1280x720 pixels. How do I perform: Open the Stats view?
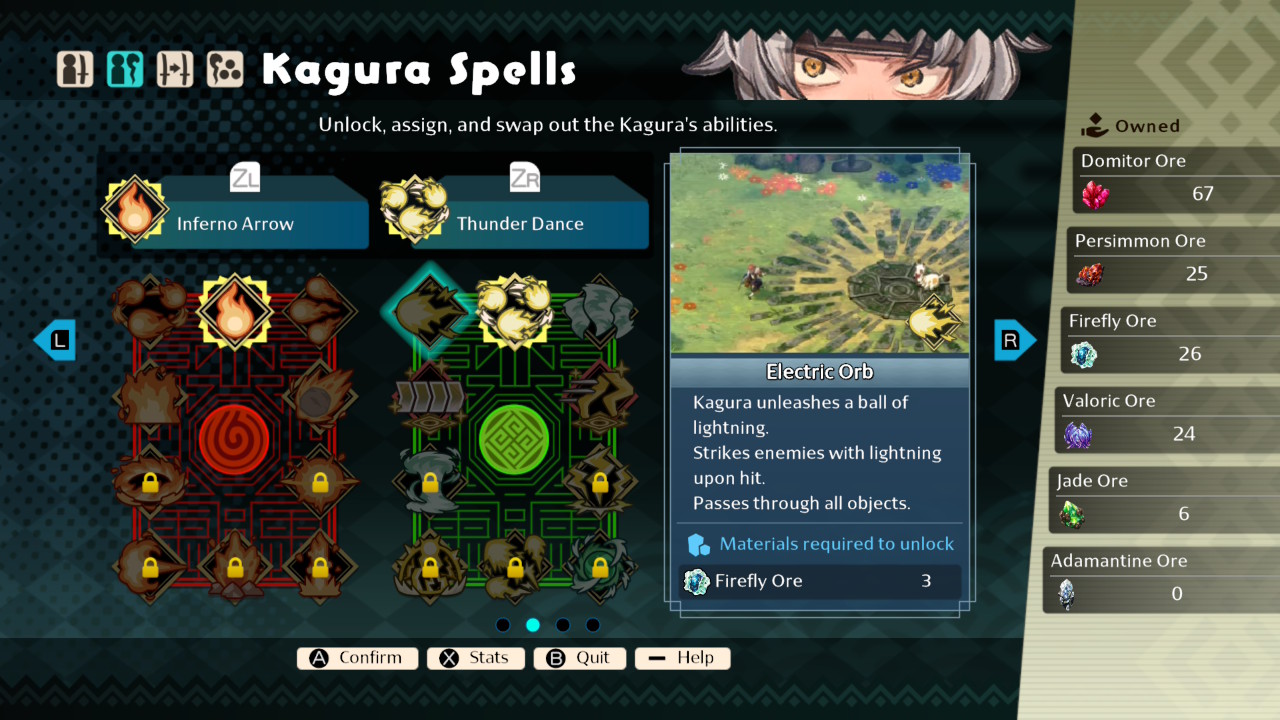click(x=476, y=658)
